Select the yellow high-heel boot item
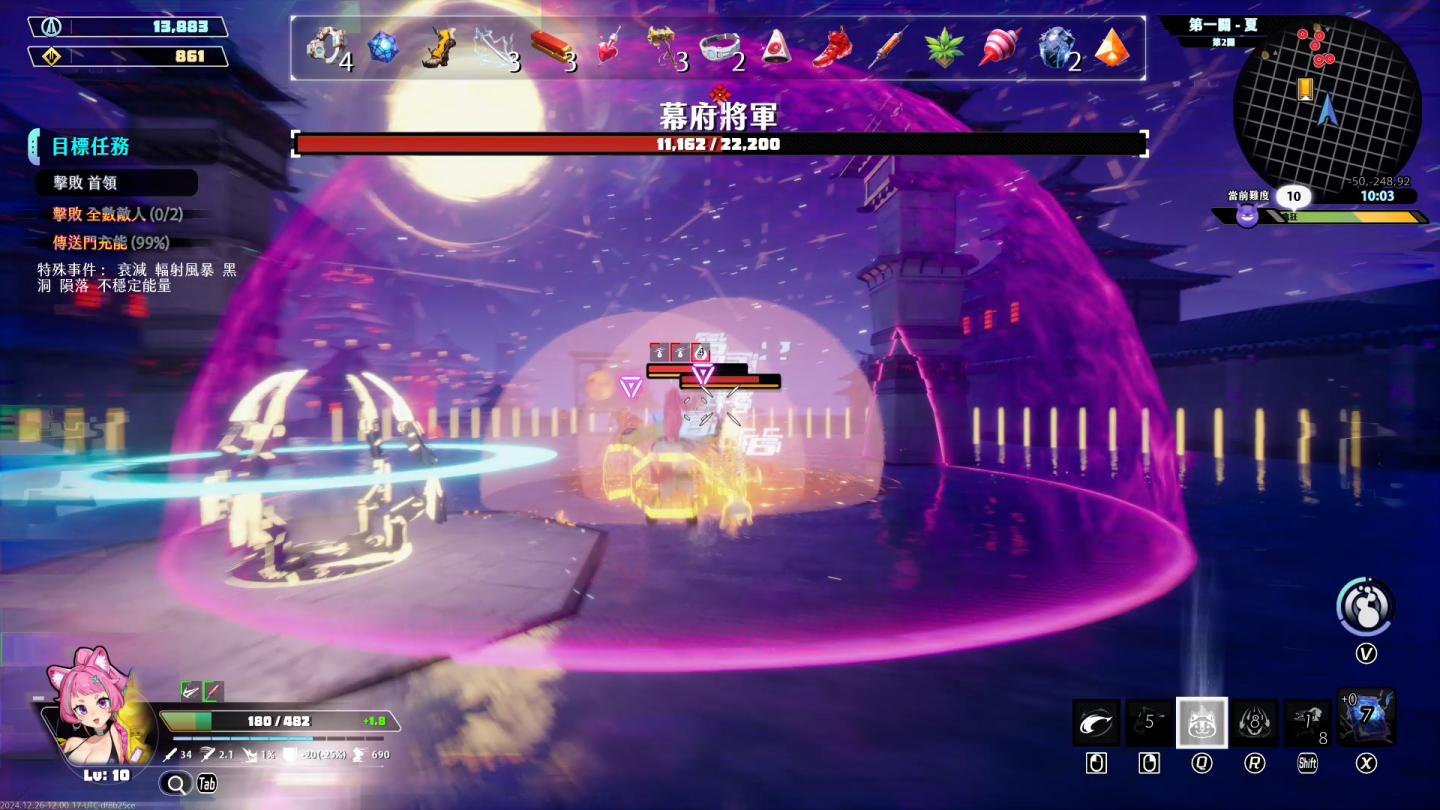The height and width of the screenshot is (810, 1440). 437,47
